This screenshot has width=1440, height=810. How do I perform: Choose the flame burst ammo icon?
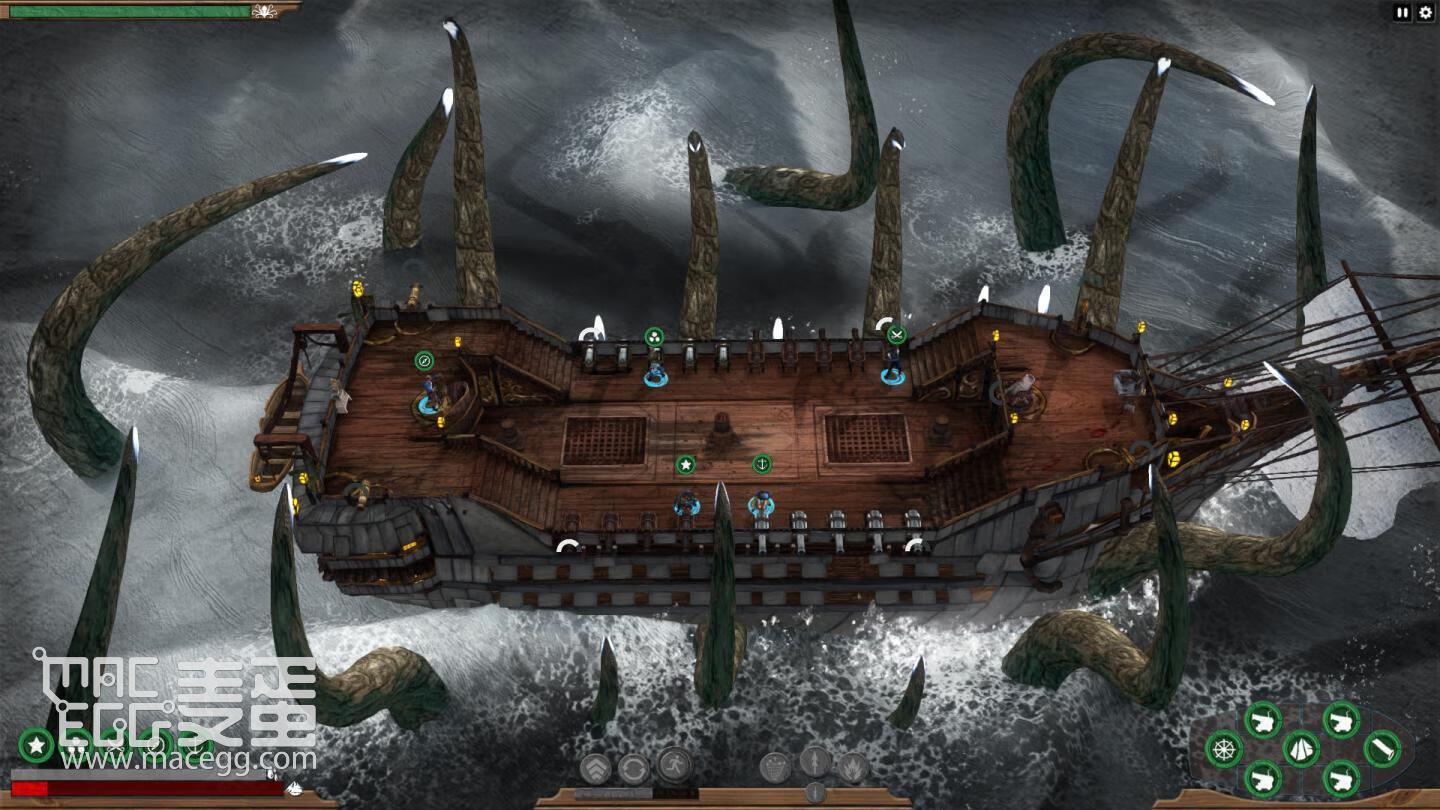[853, 768]
